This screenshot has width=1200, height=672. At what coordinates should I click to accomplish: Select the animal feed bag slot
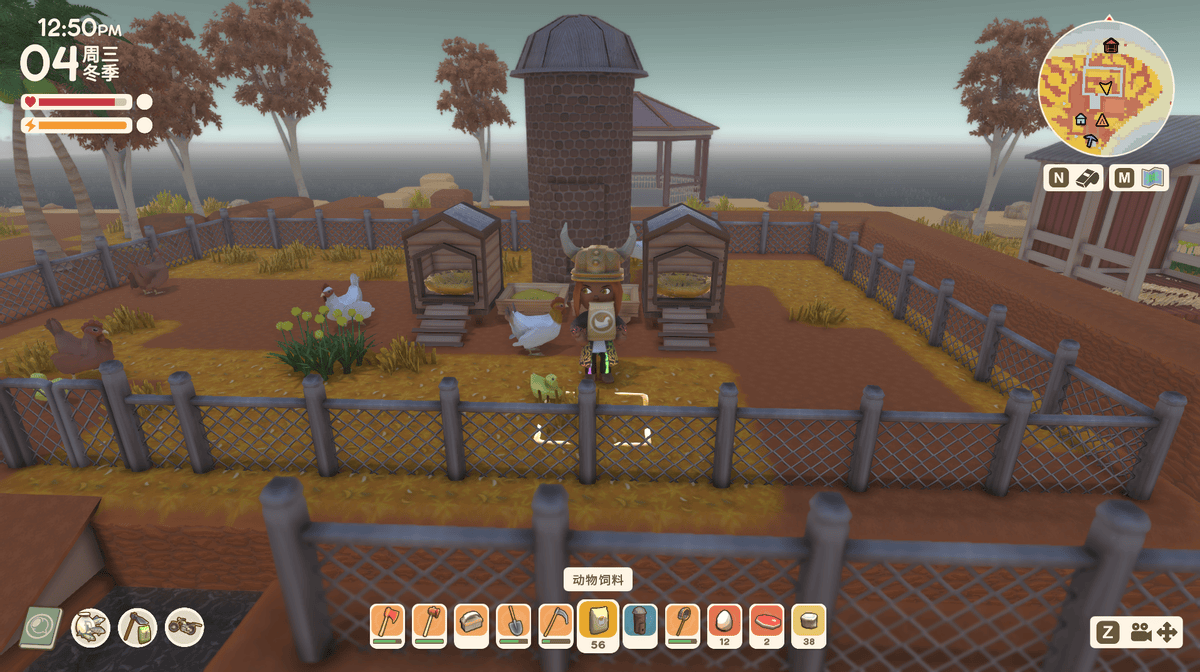pyautogui.click(x=598, y=620)
